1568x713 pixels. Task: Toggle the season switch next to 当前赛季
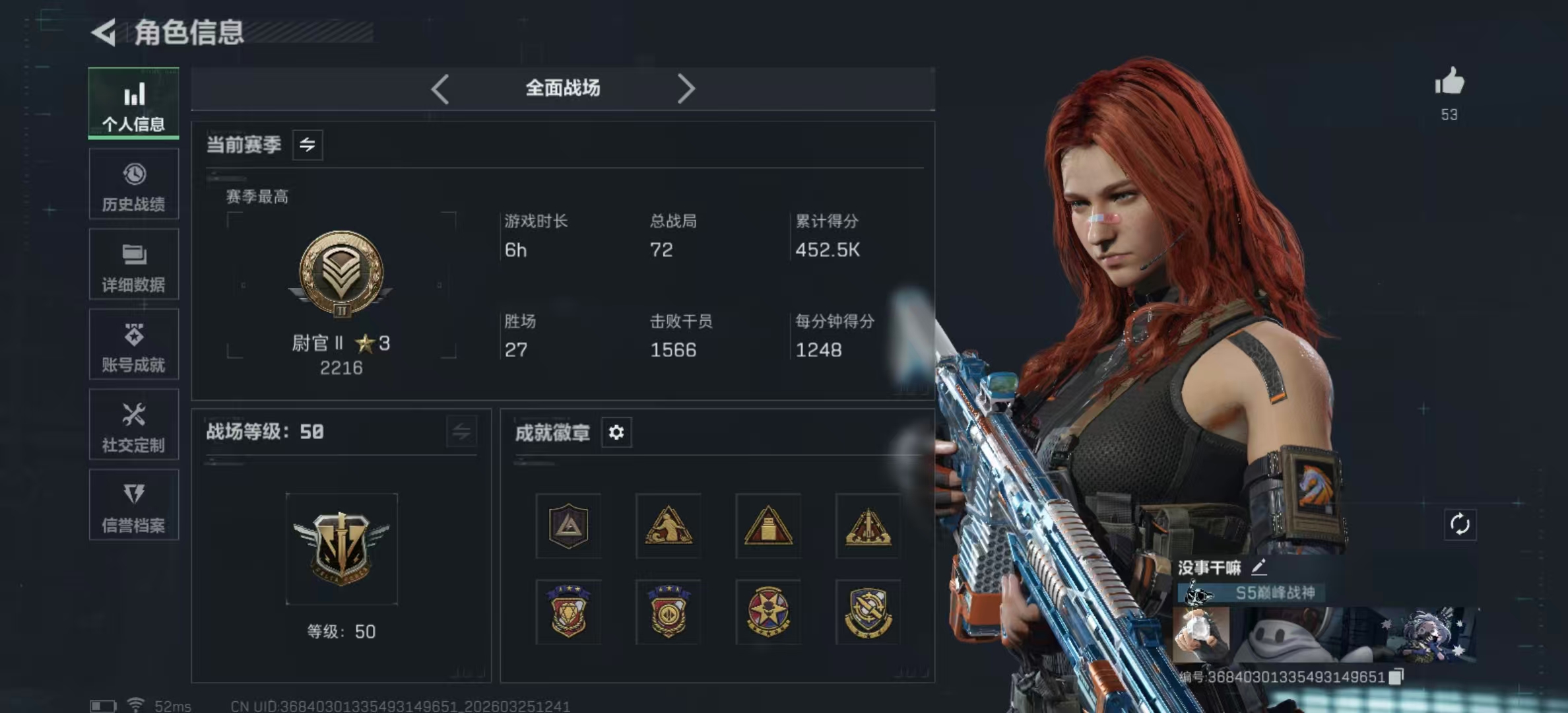(x=308, y=145)
